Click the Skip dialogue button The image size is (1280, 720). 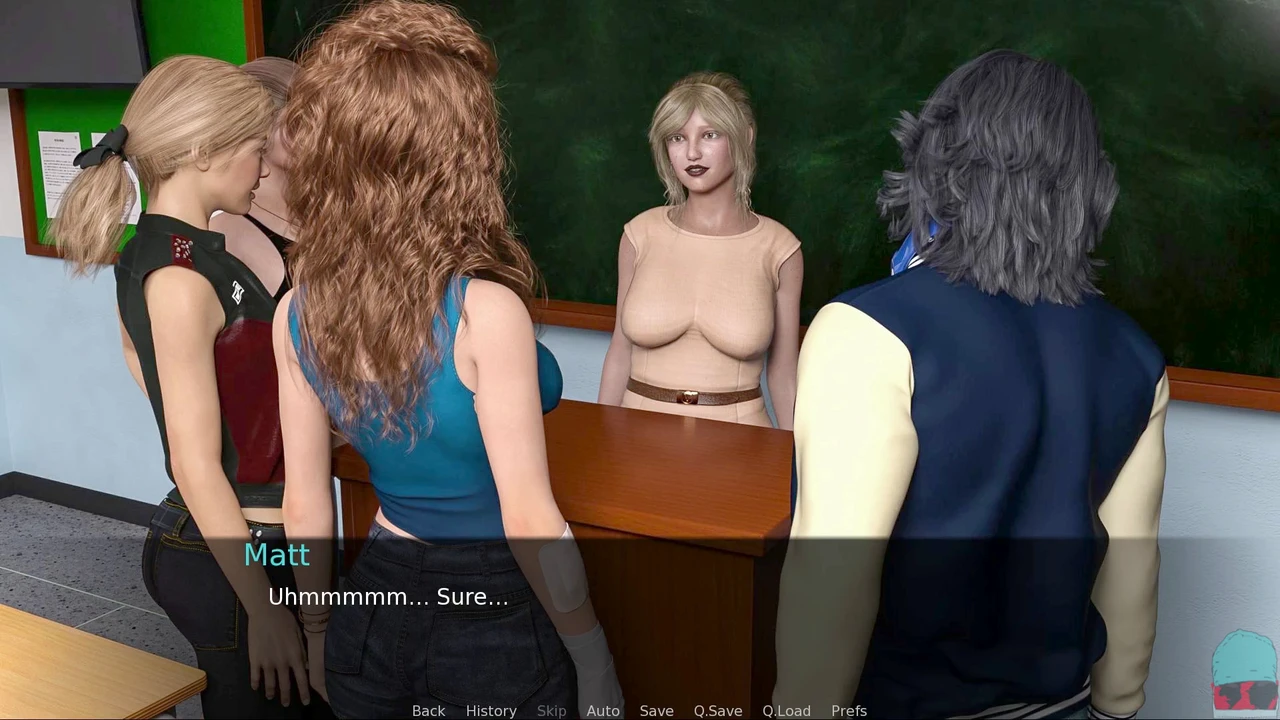tap(551, 710)
